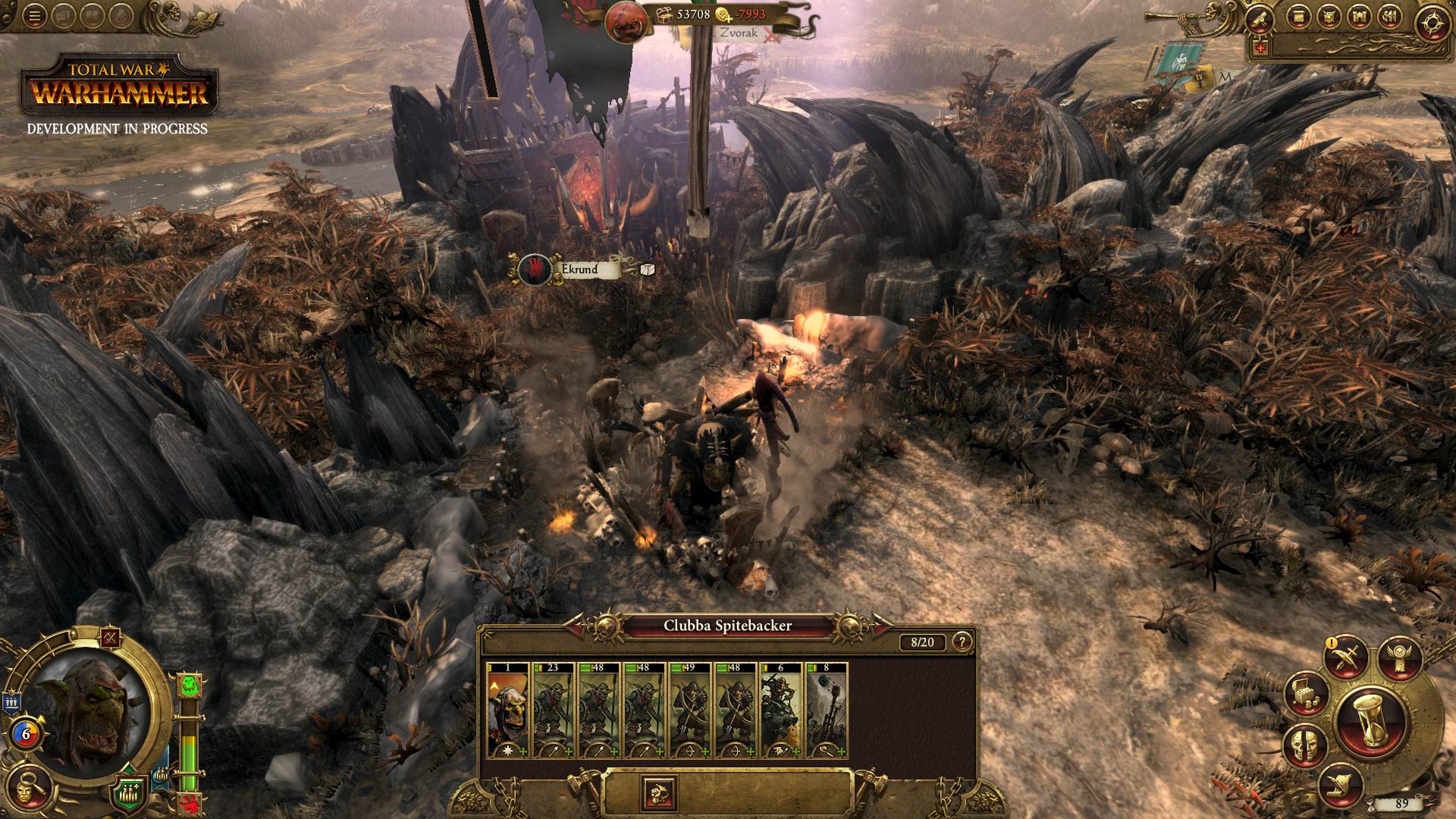Open the winged-skull panel icon bottom-right

click(x=1399, y=657)
